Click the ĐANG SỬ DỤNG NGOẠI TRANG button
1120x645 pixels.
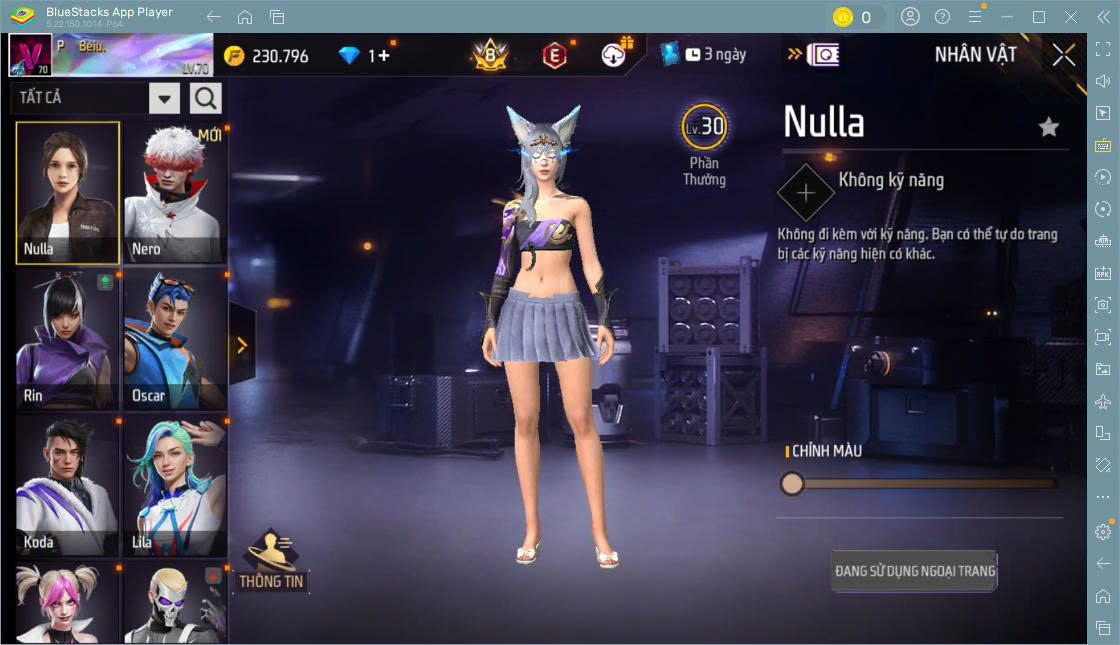[x=915, y=571]
